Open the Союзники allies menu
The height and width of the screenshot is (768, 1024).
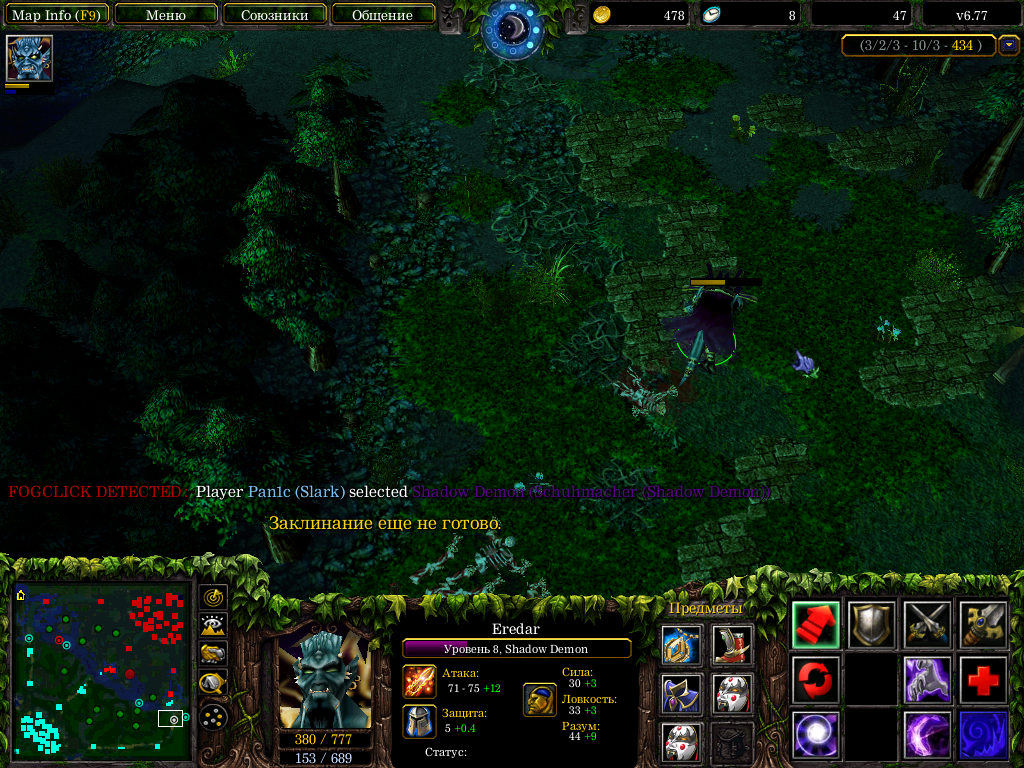click(274, 15)
